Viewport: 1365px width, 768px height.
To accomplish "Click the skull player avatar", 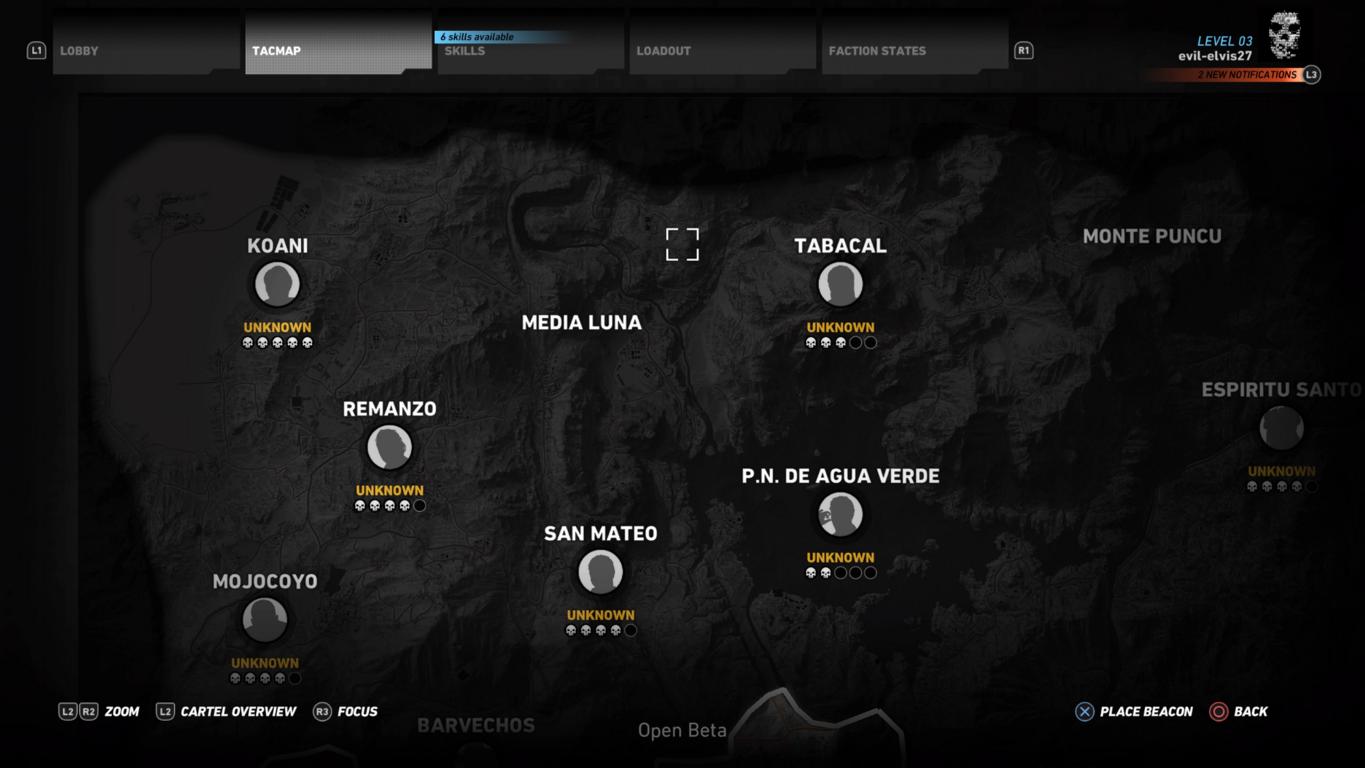I will [x=1285, y=35].
